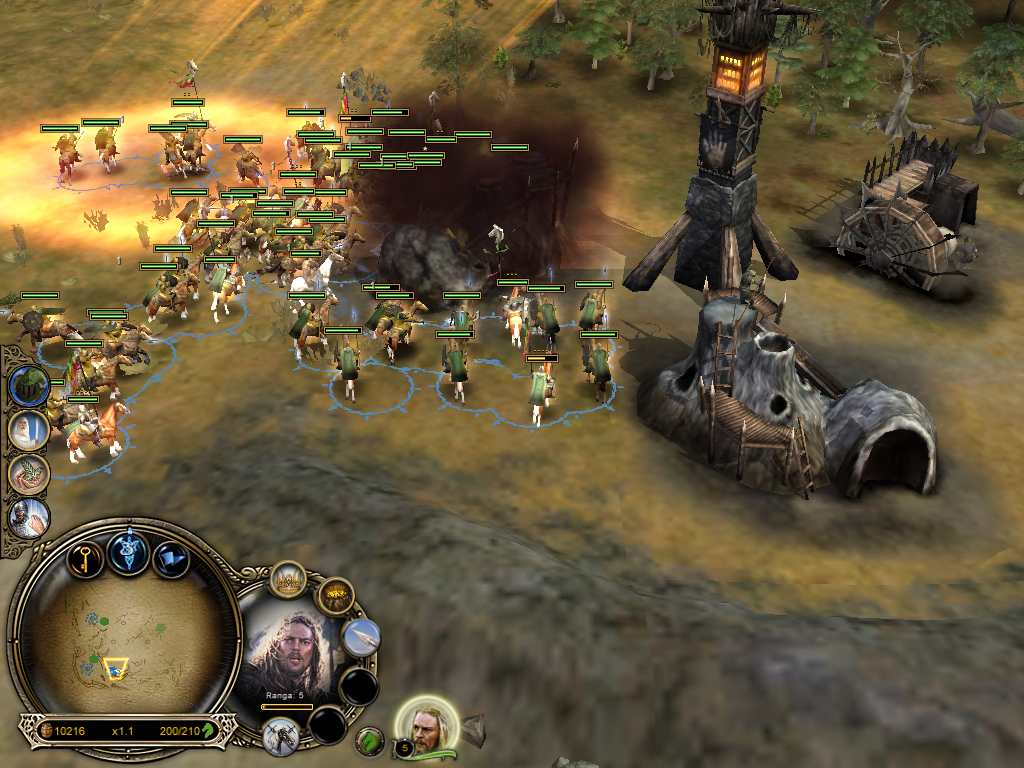Select the armored knight power icon
This screenshot has height=768, width=1024.
point(28,518)
